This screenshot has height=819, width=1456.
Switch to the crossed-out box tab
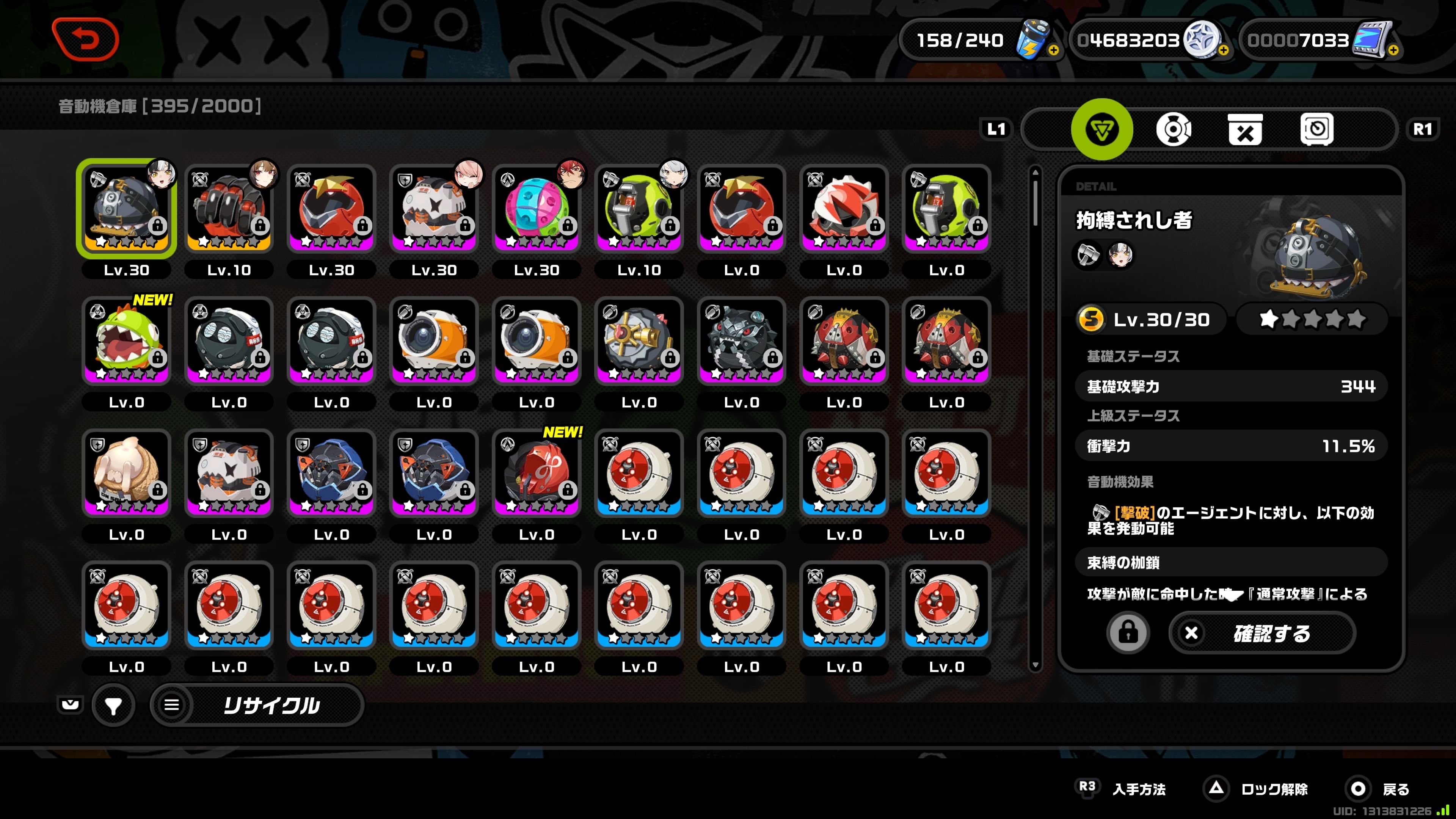[1244, 129]
